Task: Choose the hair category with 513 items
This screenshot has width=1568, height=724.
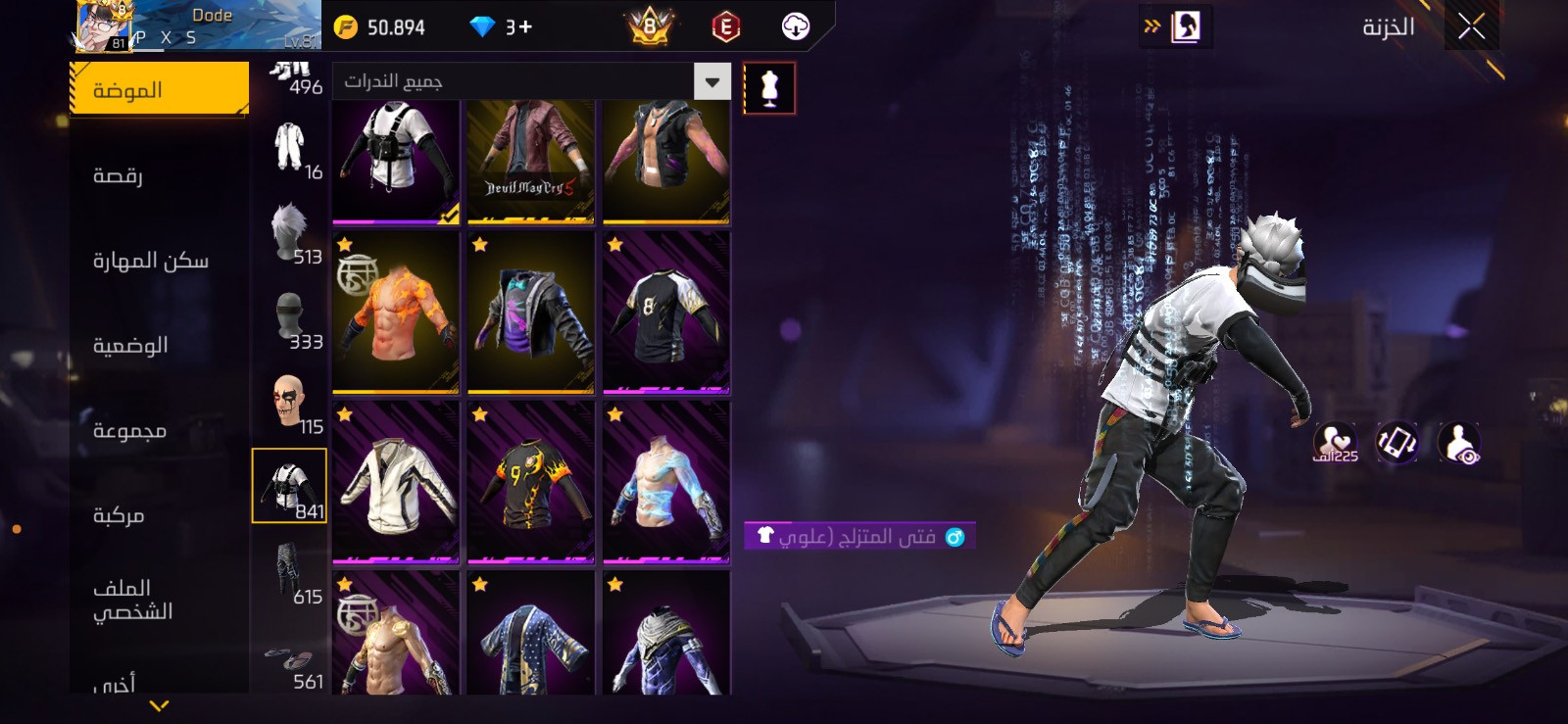Action: click(x=291, y=235)
